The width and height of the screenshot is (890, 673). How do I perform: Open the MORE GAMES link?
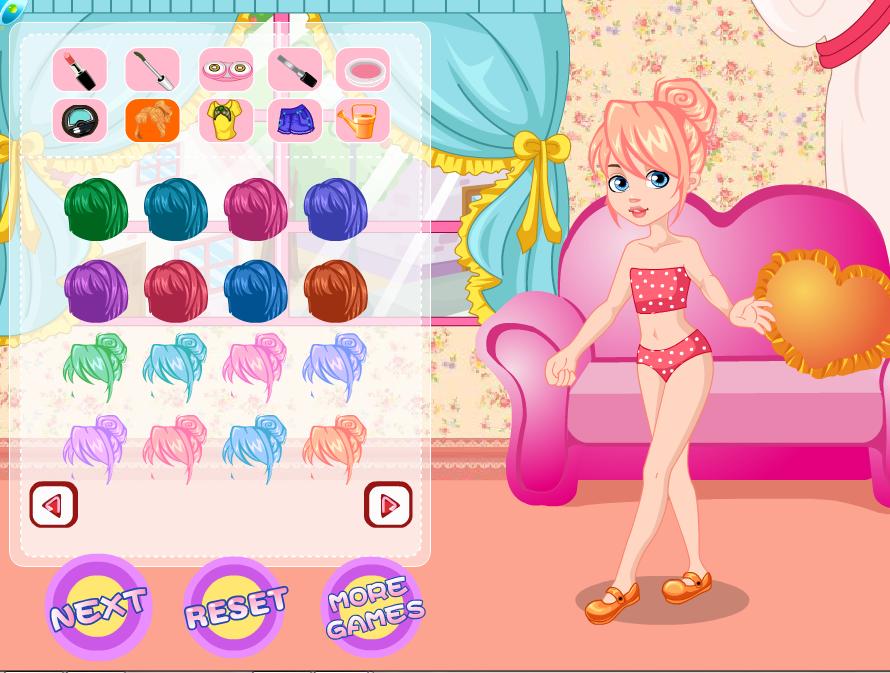tap(374, 607)
